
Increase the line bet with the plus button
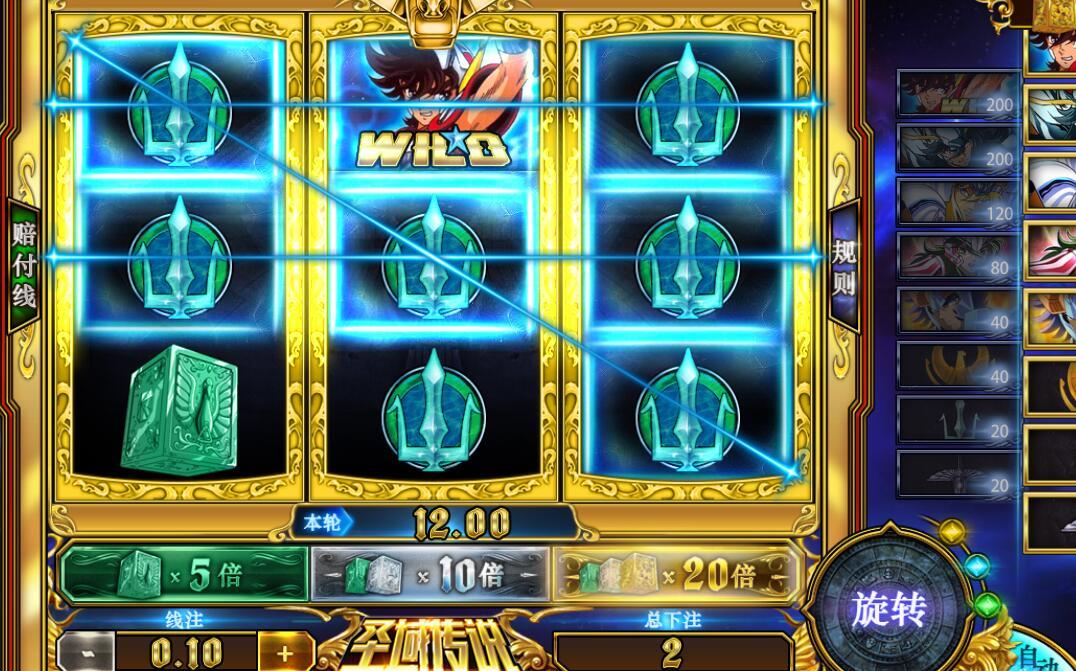tap(286, 654)
